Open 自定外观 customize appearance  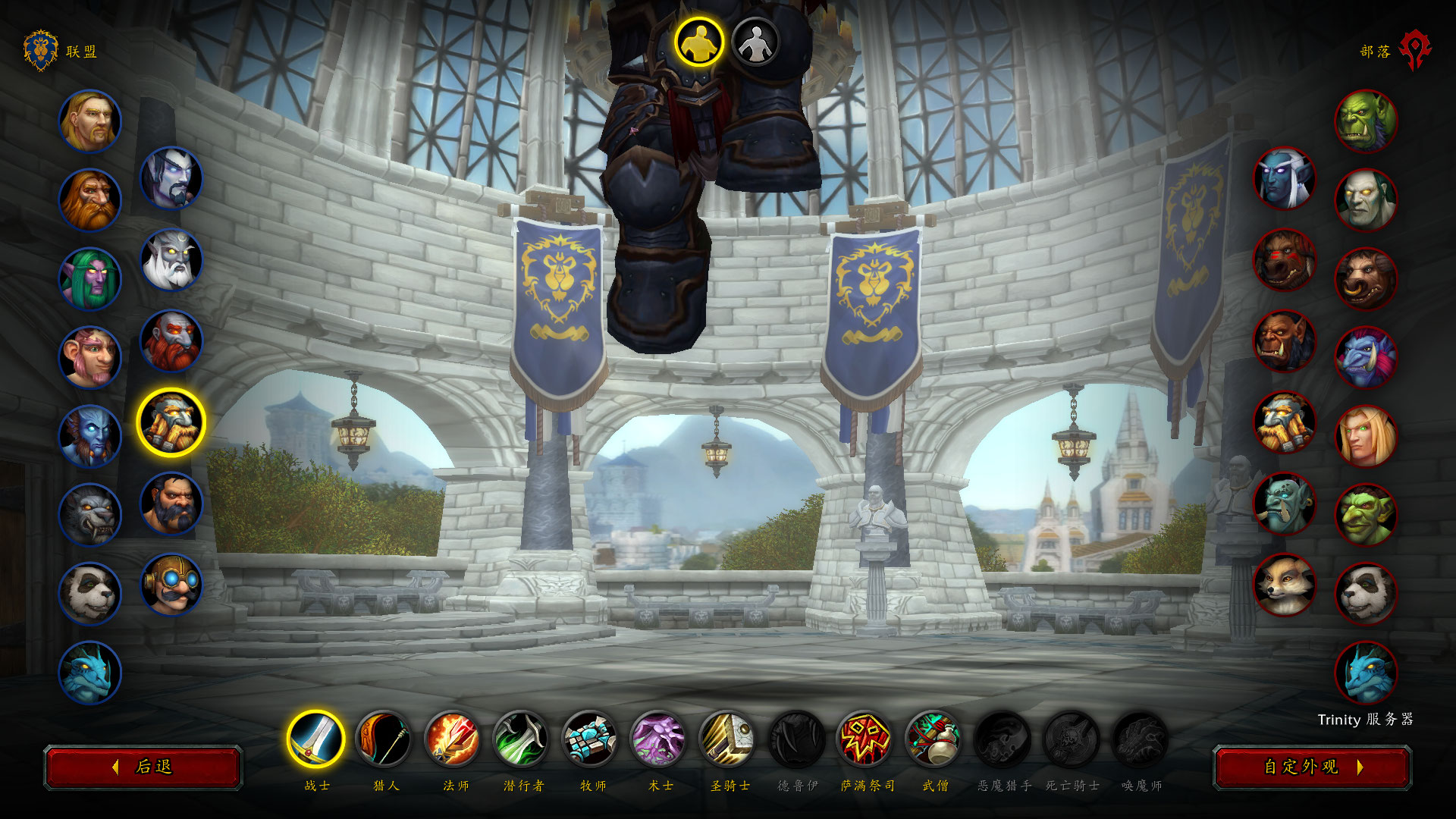(1312, 767)
